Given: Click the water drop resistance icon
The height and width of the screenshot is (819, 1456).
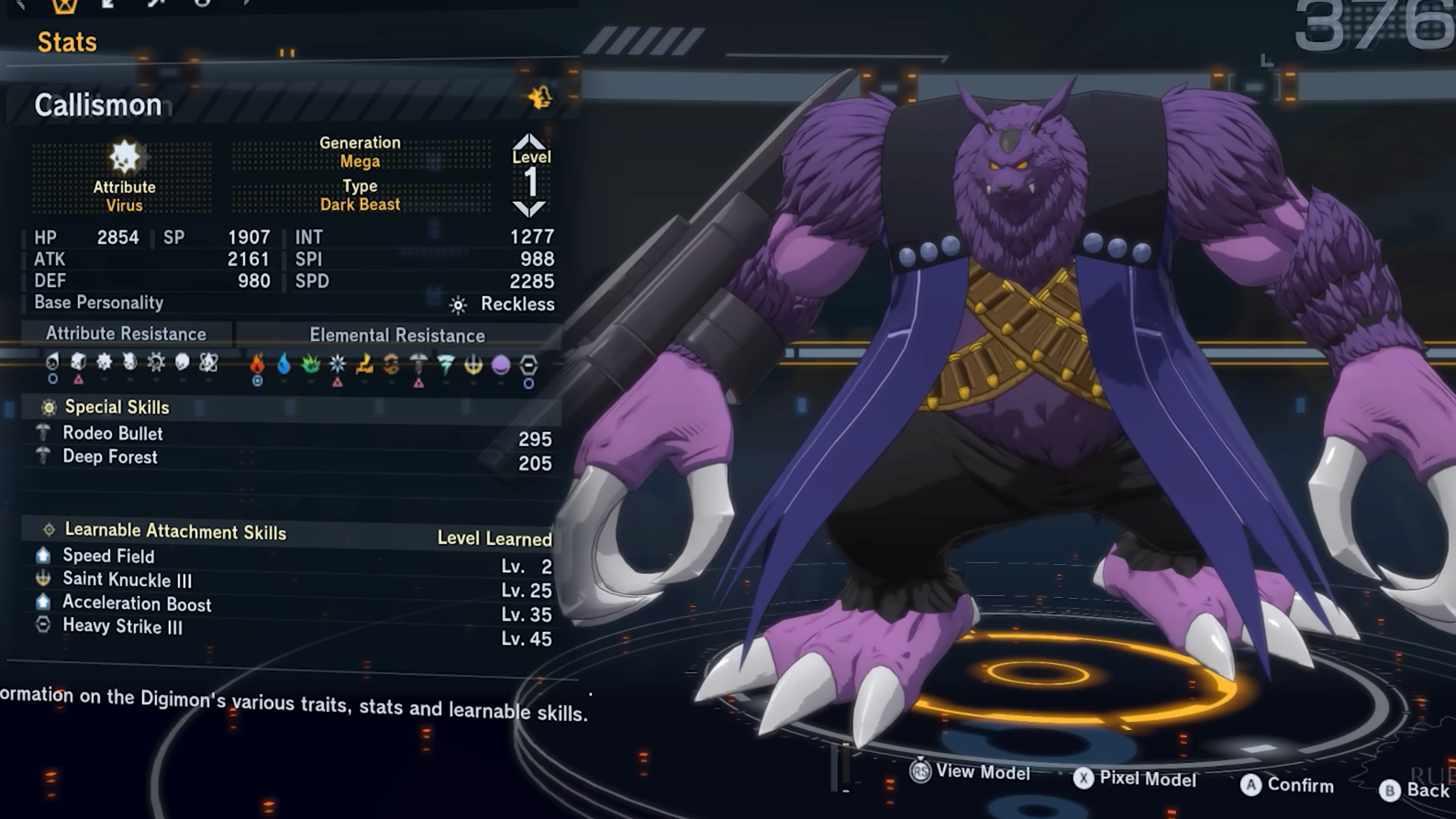Looking at the screenshot, I should 284,365.
